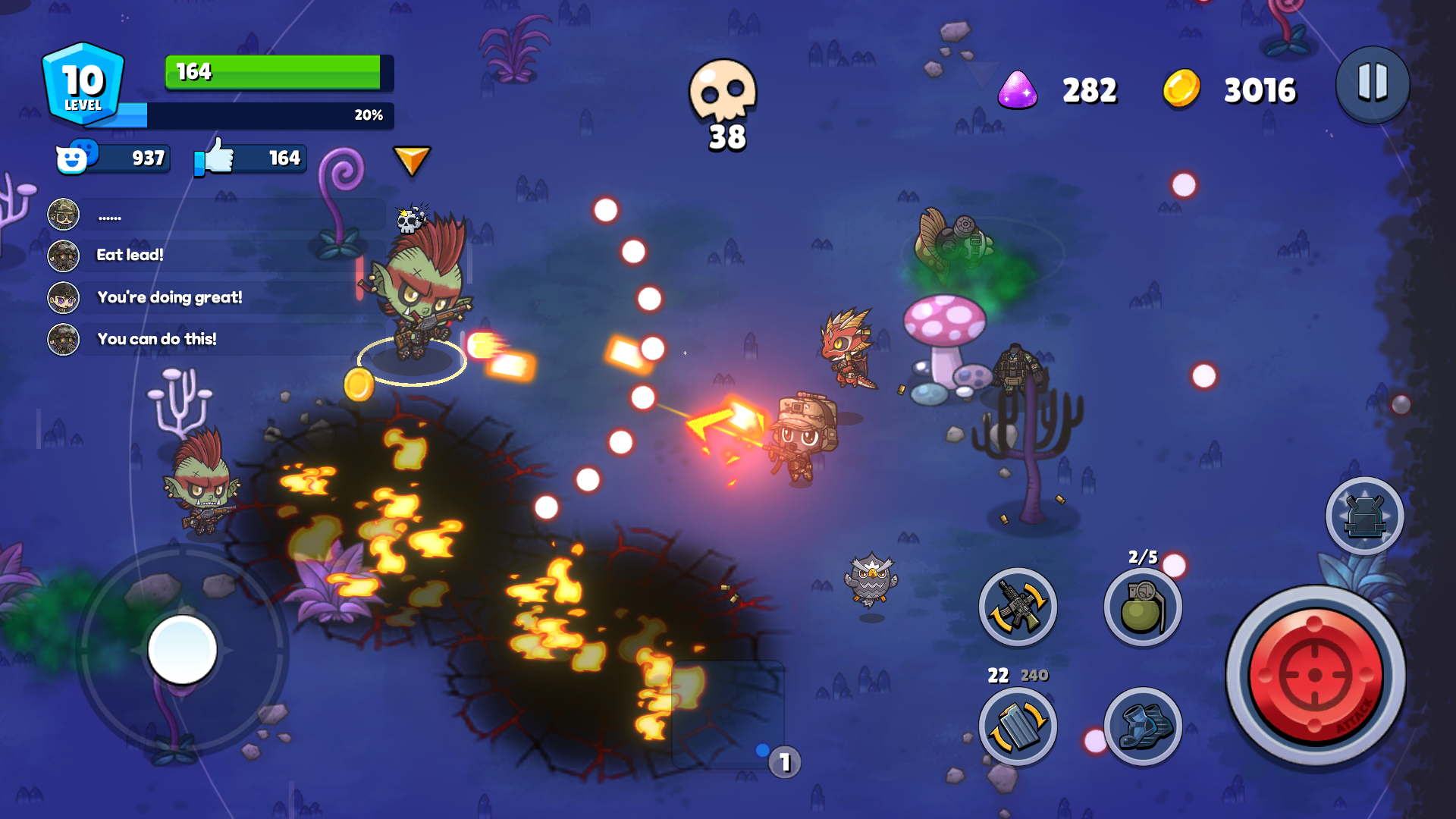Throw a grenade with the 2/5 grenade icon

click(1142, 607)
